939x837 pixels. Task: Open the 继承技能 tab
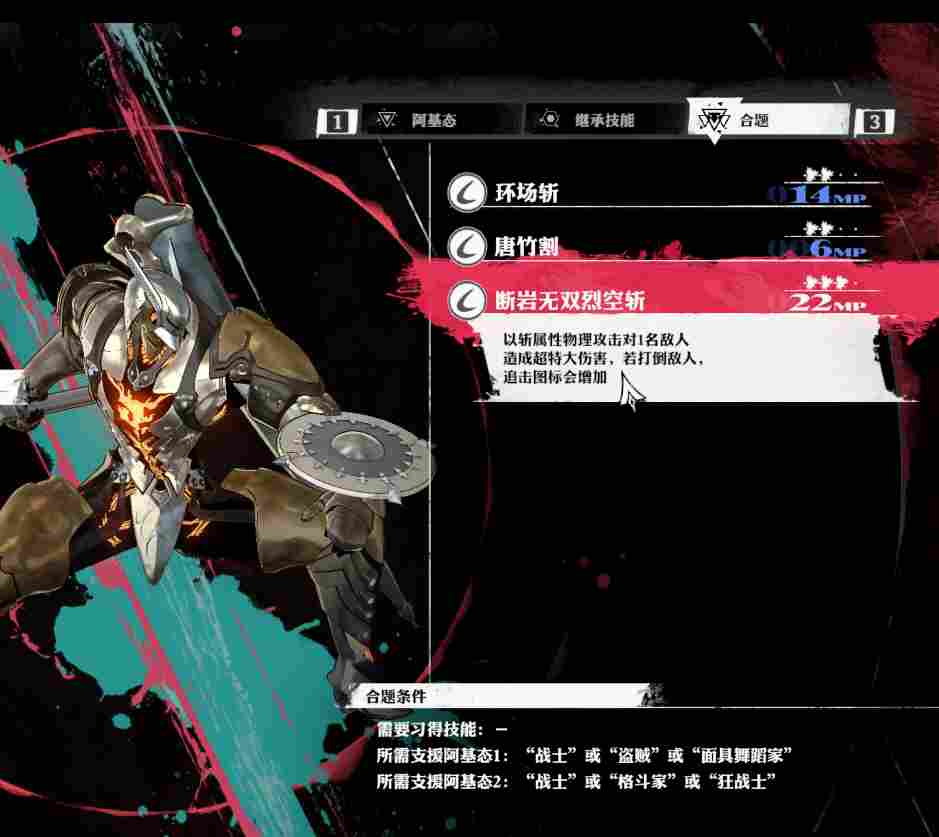pos(605,121)
